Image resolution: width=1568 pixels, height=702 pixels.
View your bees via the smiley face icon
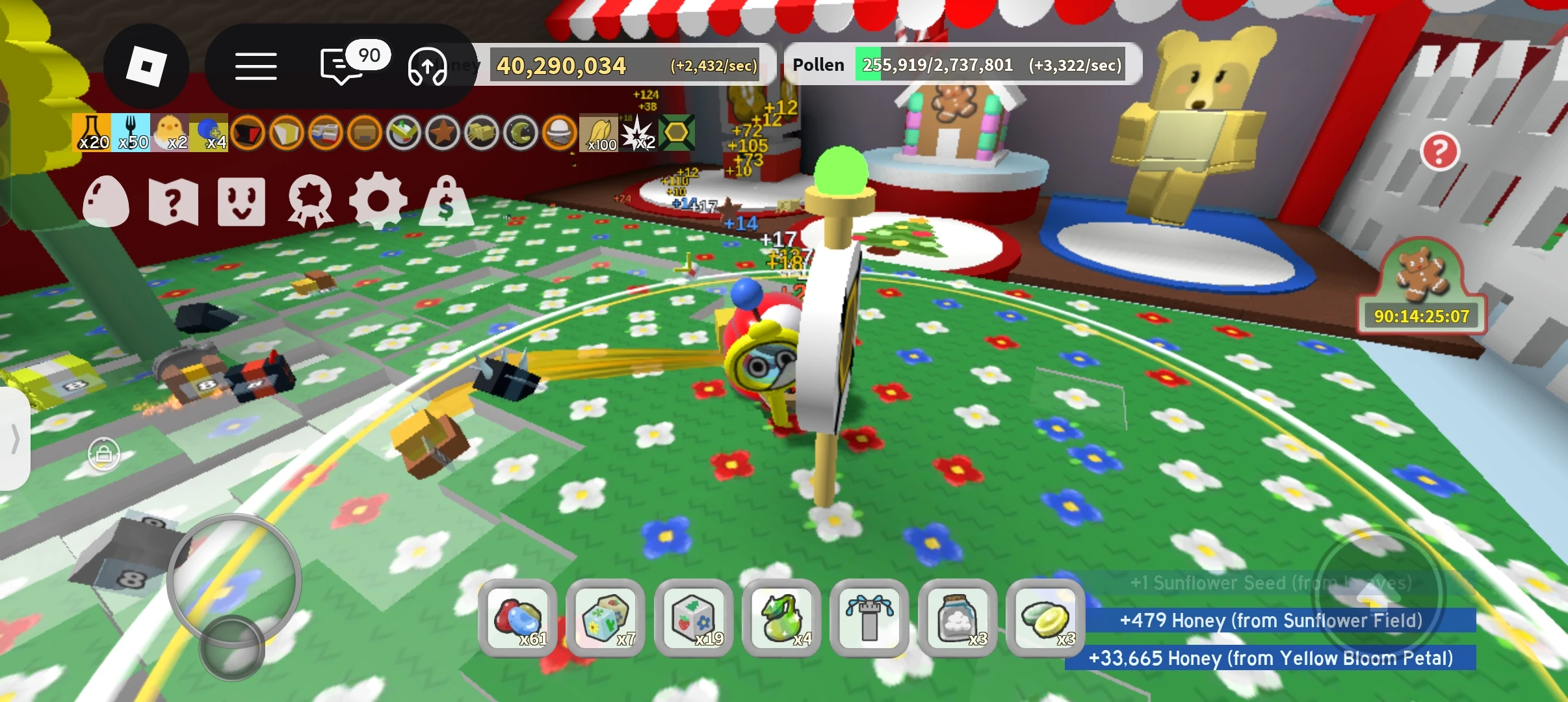tap(242, 201)
